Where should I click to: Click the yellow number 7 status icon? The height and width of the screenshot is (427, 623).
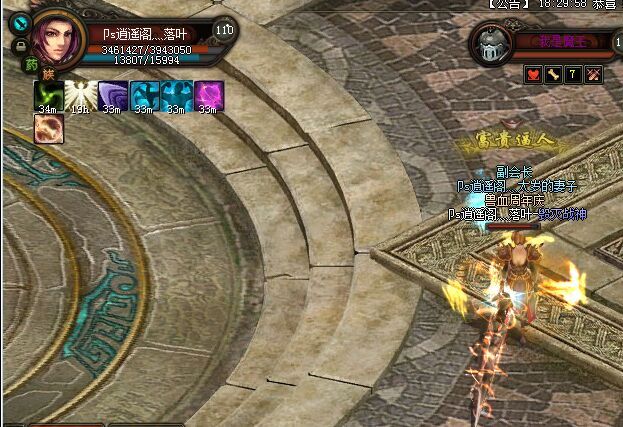point(573,74)
